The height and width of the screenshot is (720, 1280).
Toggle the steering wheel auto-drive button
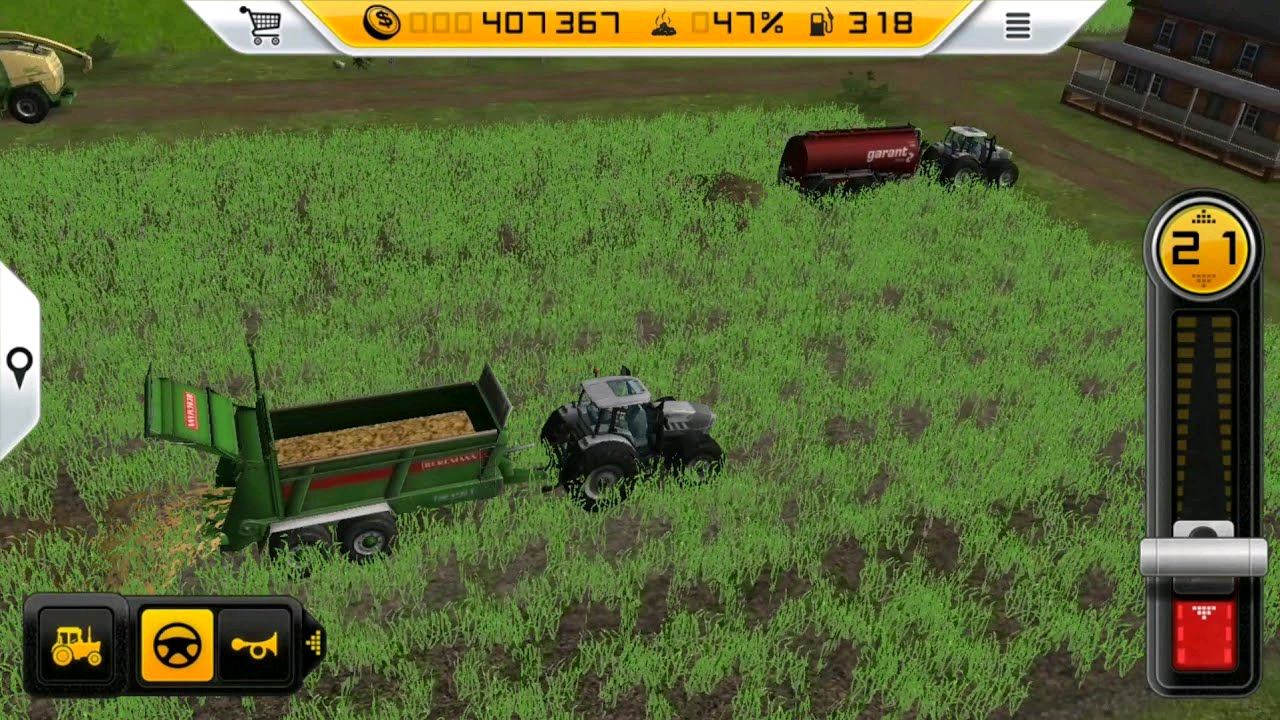pyautogui.click(x=177, y=646)
